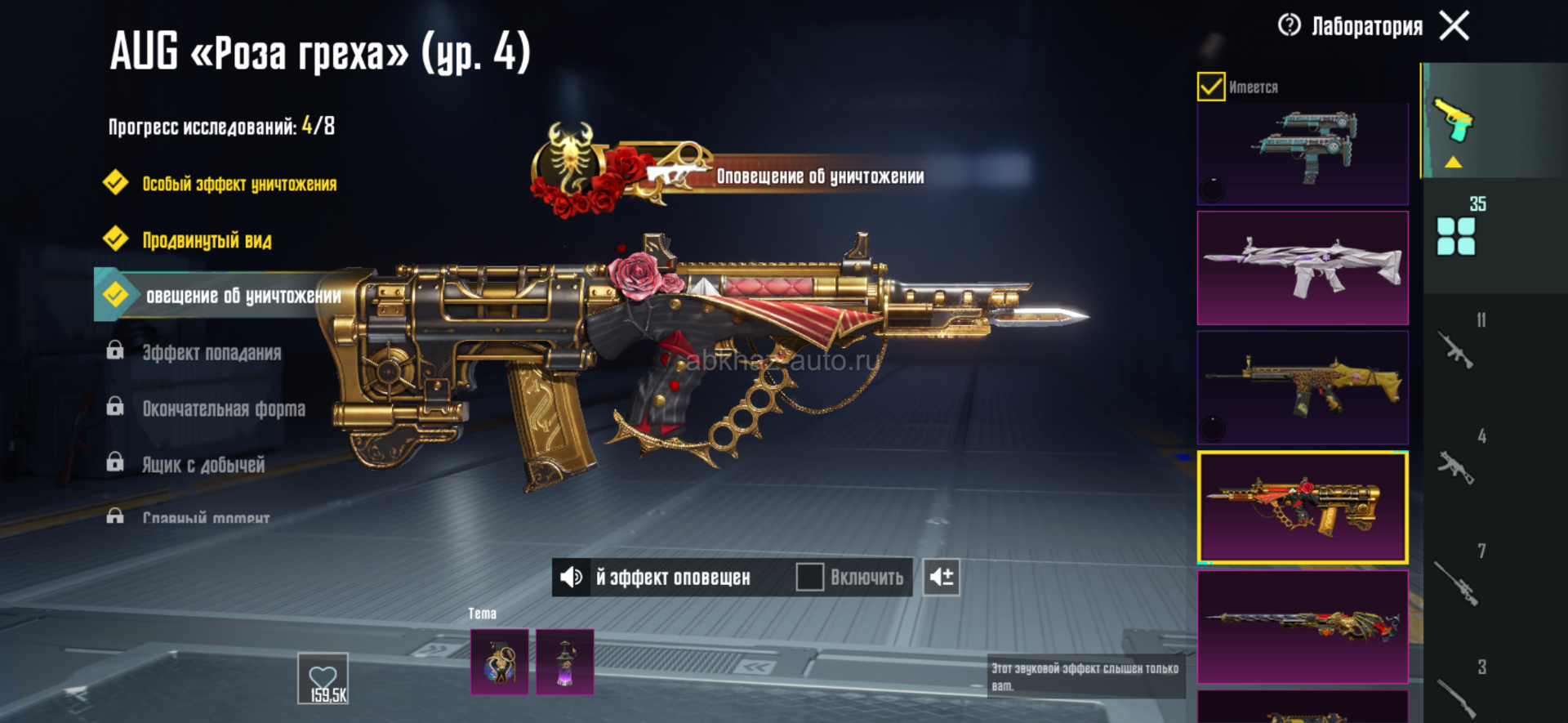
Task: Tick the Включить sound effect checkbox
Action: [809, 578]
